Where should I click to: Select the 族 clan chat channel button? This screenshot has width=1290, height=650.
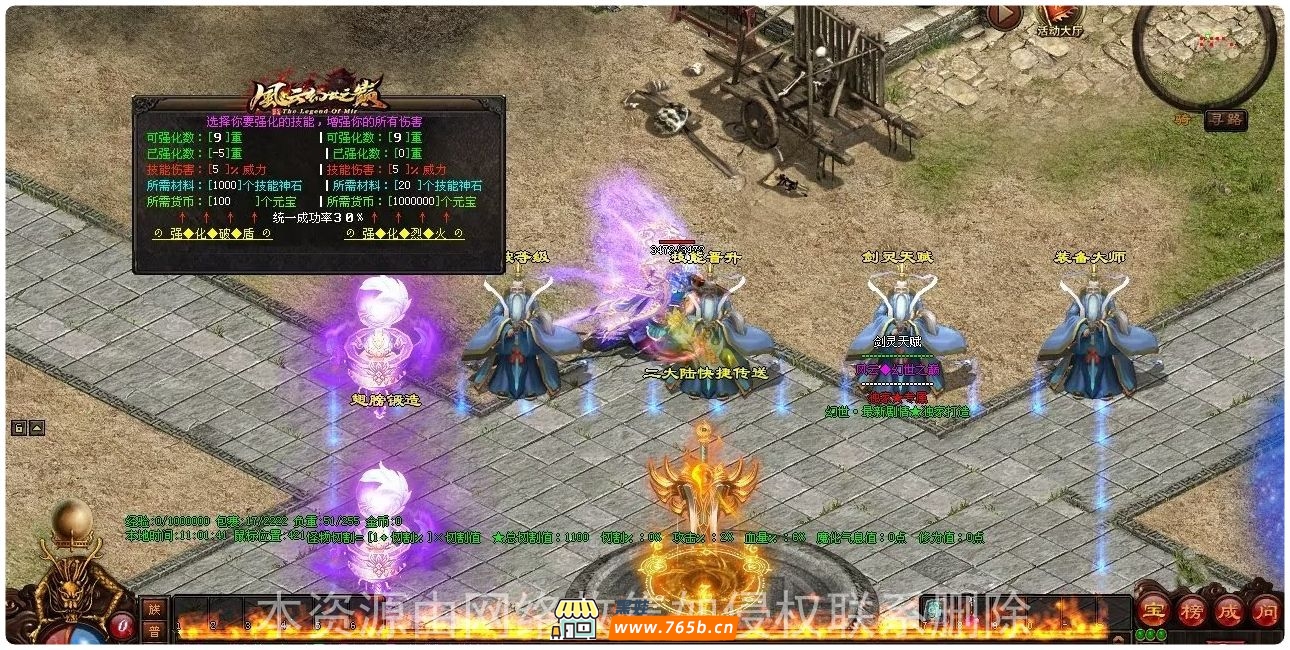[154, 608]
